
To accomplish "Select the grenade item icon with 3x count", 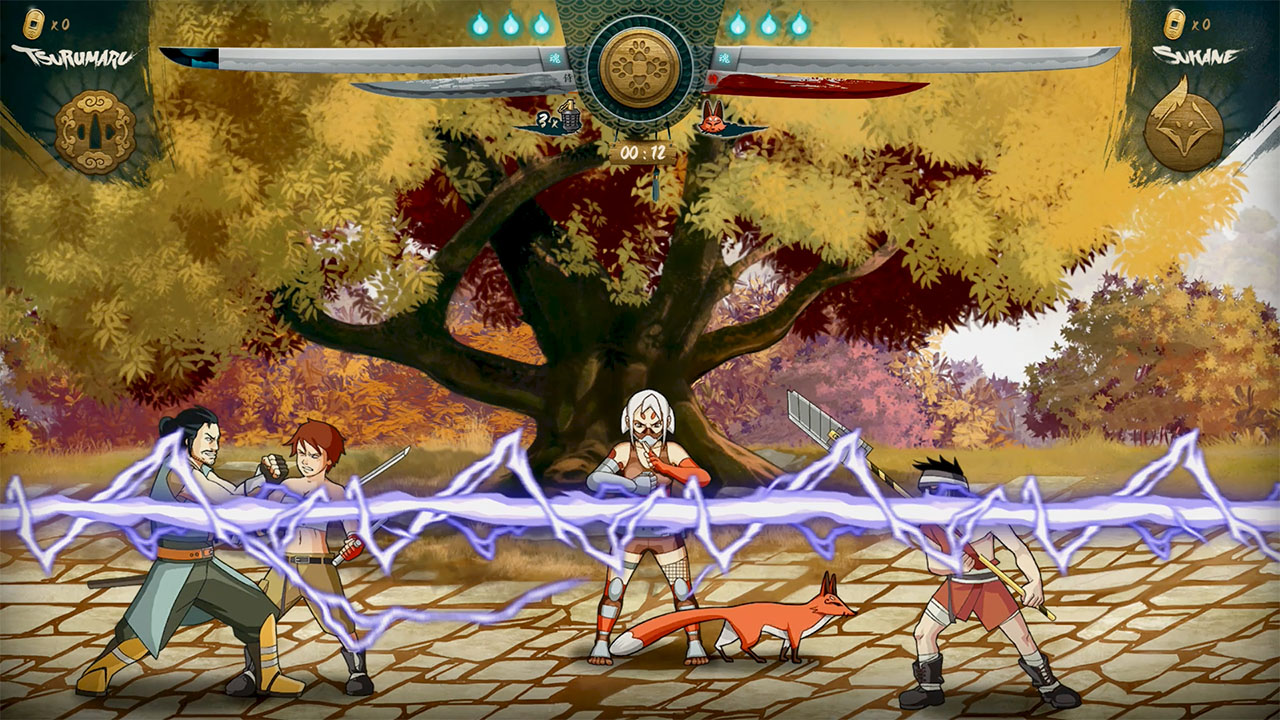I will click(x=570, y=118).
